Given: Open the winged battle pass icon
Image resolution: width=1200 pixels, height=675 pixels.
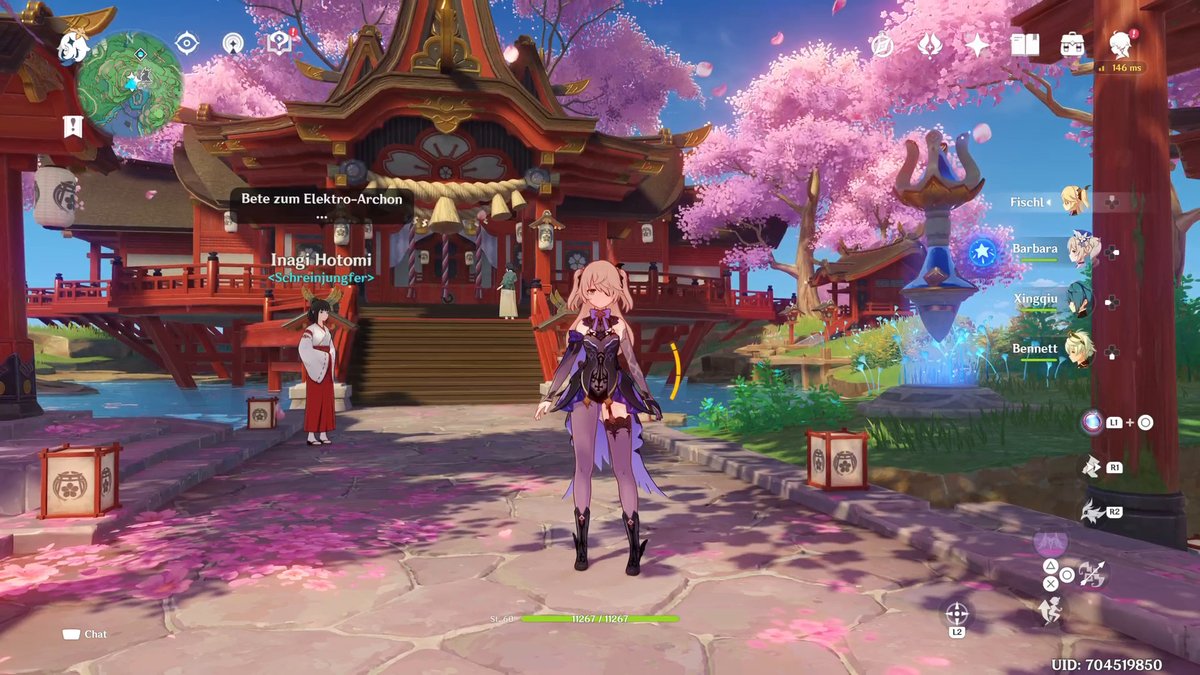Looking at the screenshot, I should 930,45.
